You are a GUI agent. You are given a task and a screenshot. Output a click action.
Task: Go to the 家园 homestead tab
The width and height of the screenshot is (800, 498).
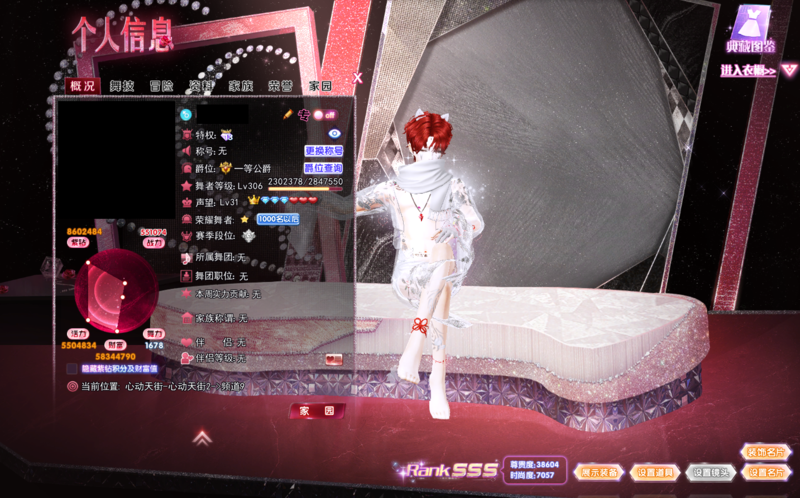click(x=320, y=87)
